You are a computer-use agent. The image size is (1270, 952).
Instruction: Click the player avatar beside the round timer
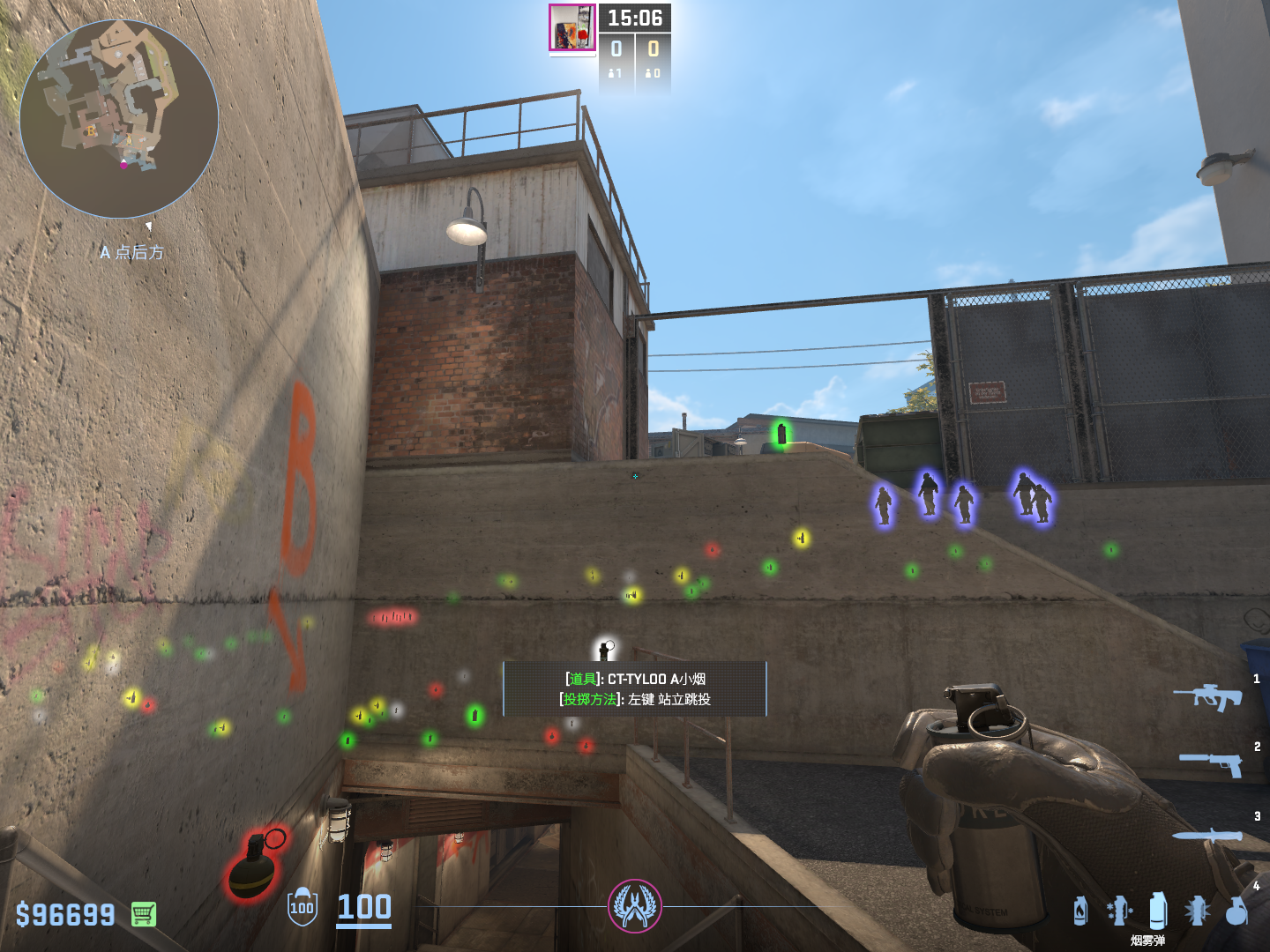point(572,28)
